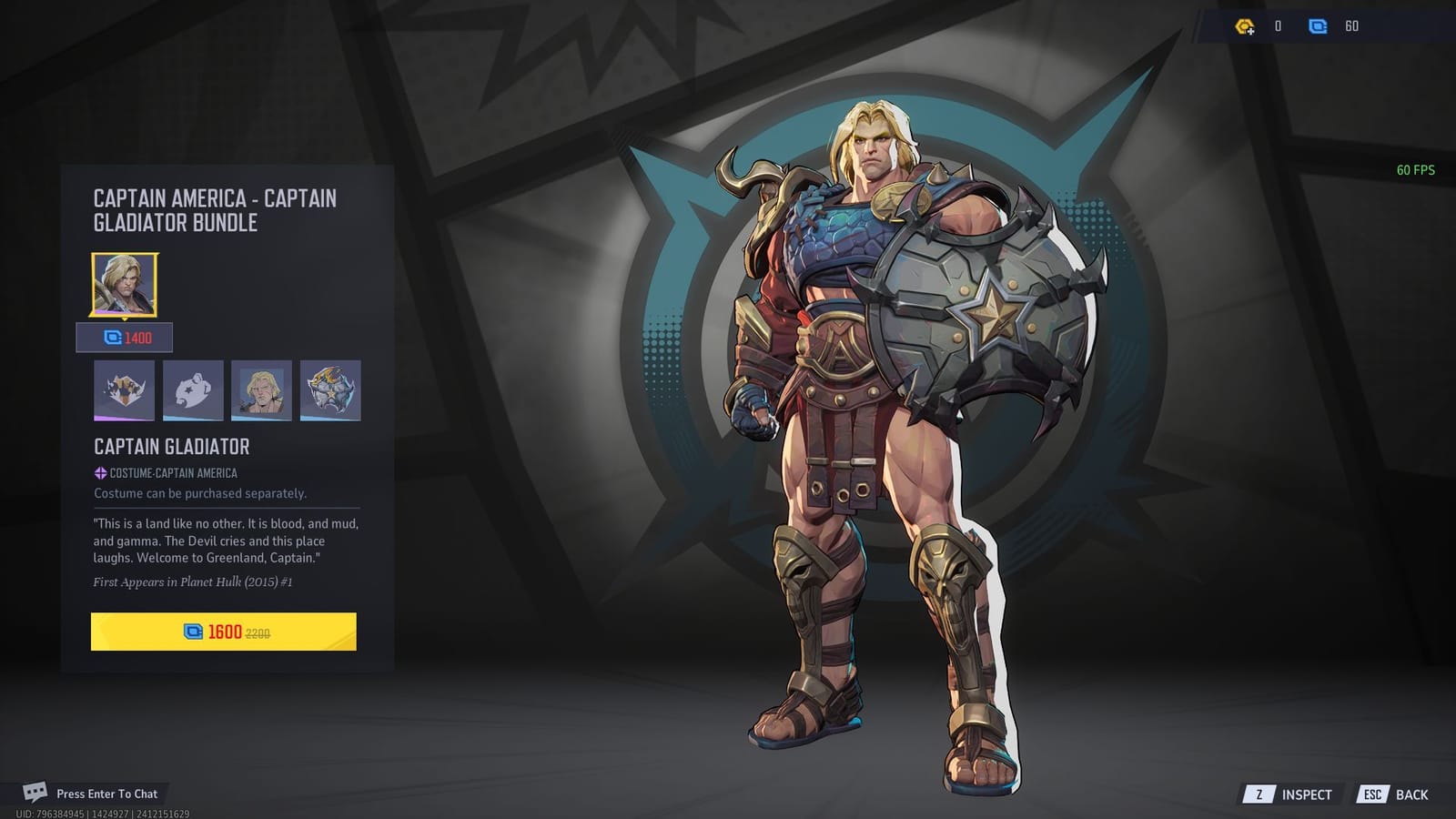Purchase the bundle for 1600 Units

(225, 632)
